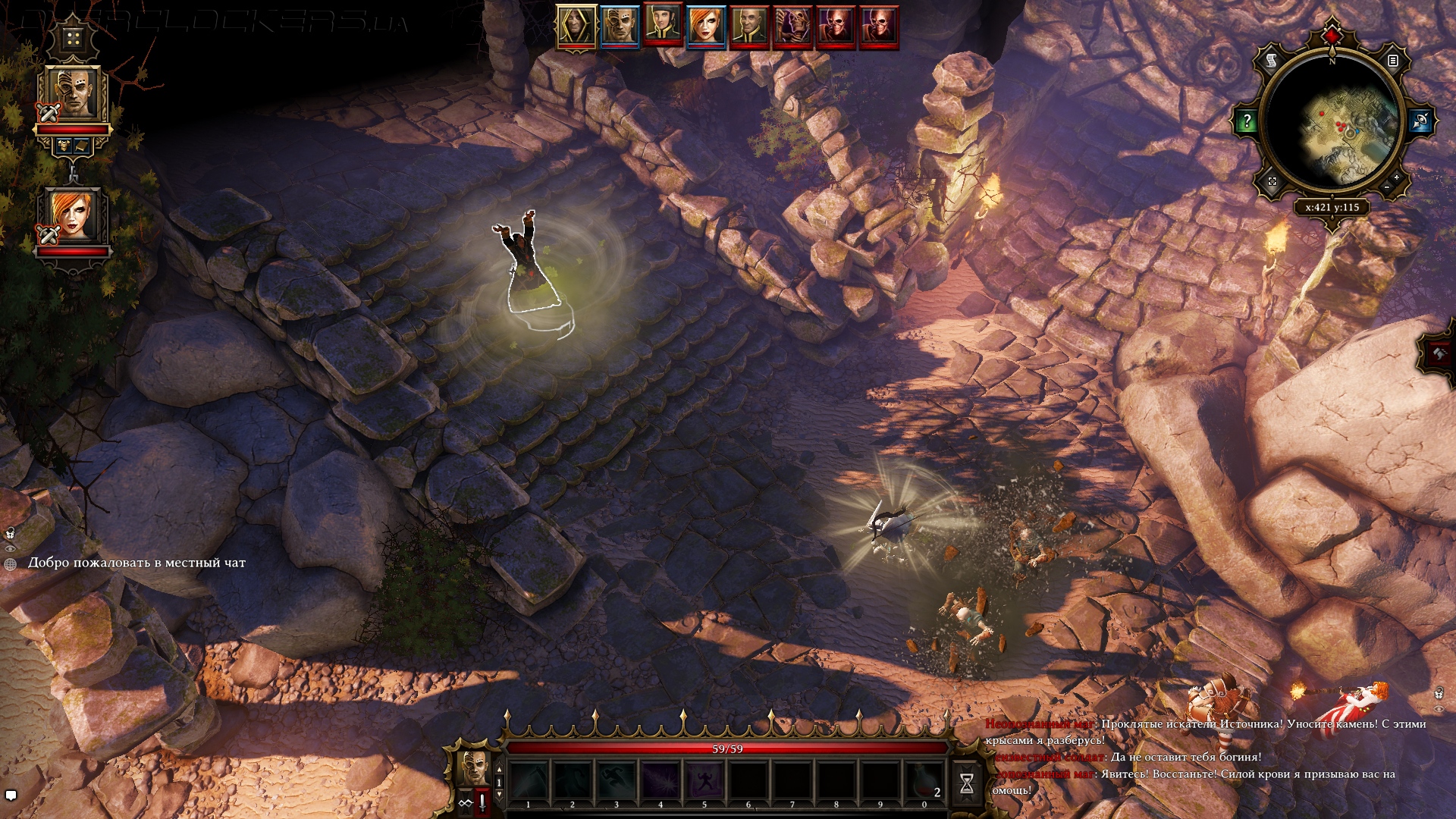Select the tattooed bald hero party portrait
The height and width of the screenshot is (819, 1456).
pyautogui.click(x=74, y=94)
